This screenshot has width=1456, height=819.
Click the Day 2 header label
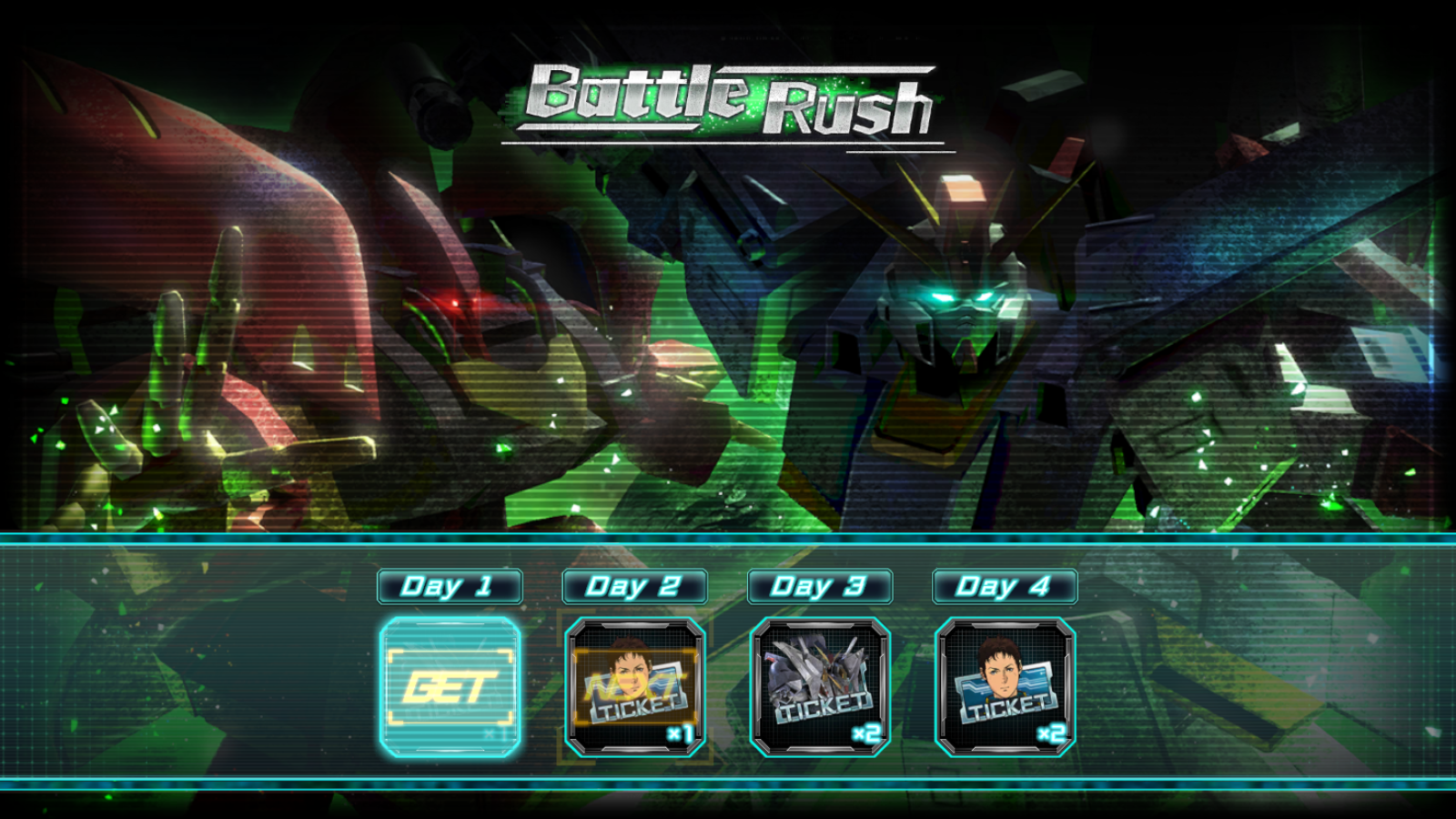(x=635, y=586)
